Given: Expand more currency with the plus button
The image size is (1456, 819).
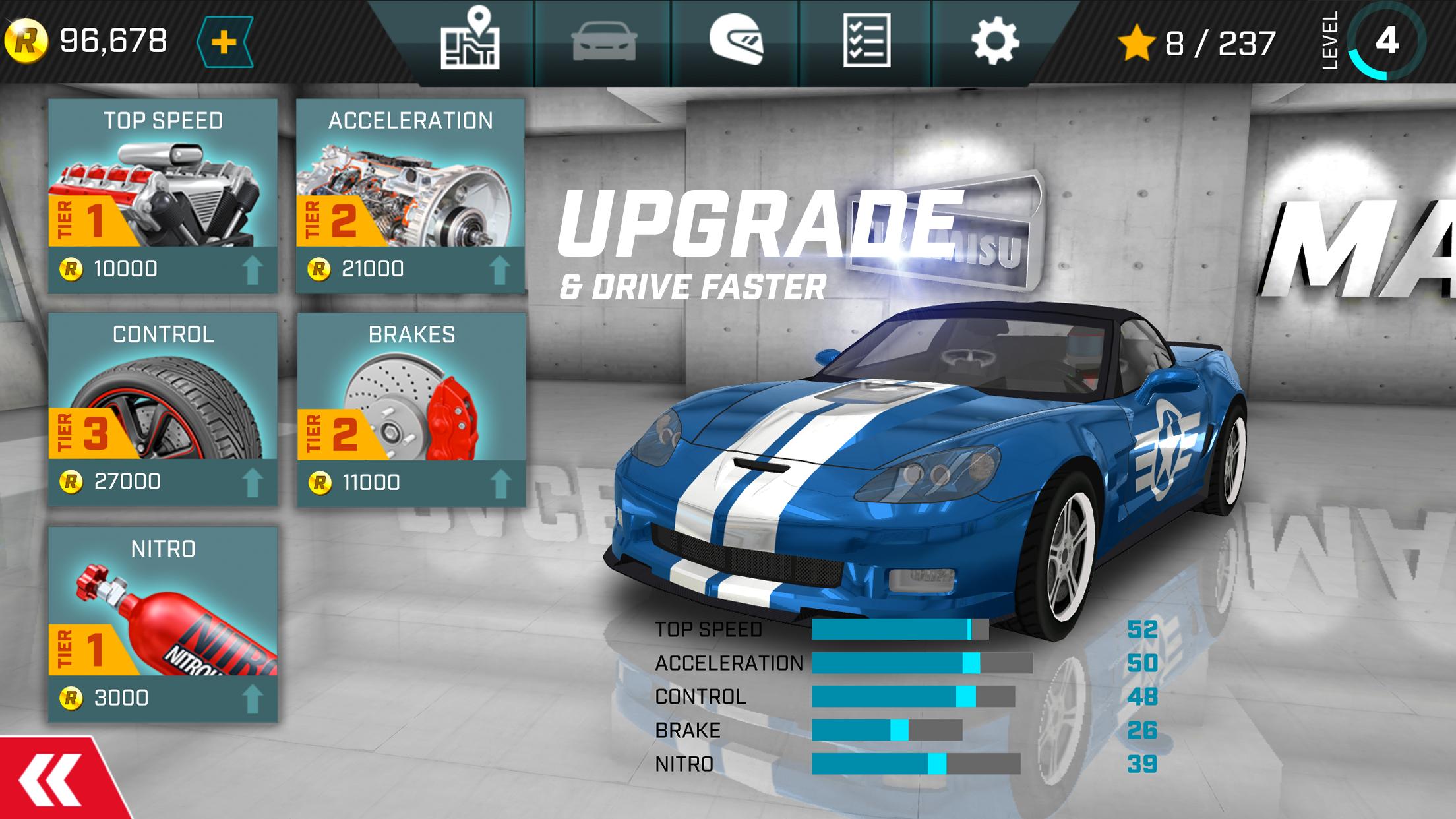Looking at the screenshot, I should coord(224,42).
